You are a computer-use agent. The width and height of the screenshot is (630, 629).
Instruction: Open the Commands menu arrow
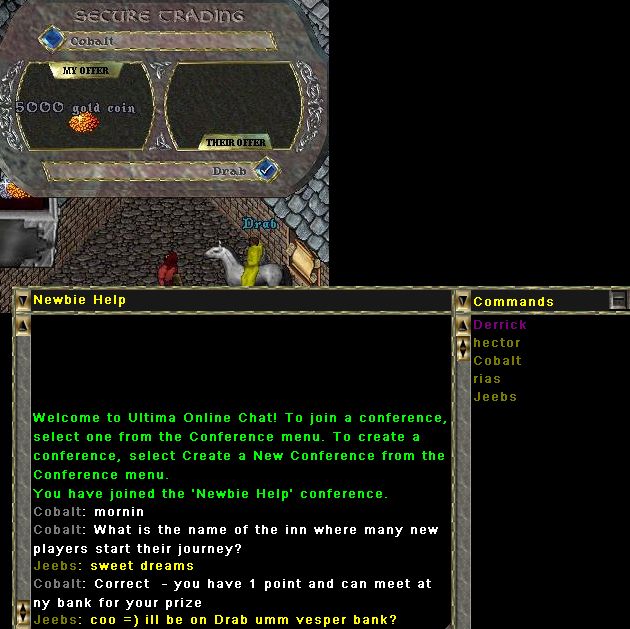click(x=462, y=300)
